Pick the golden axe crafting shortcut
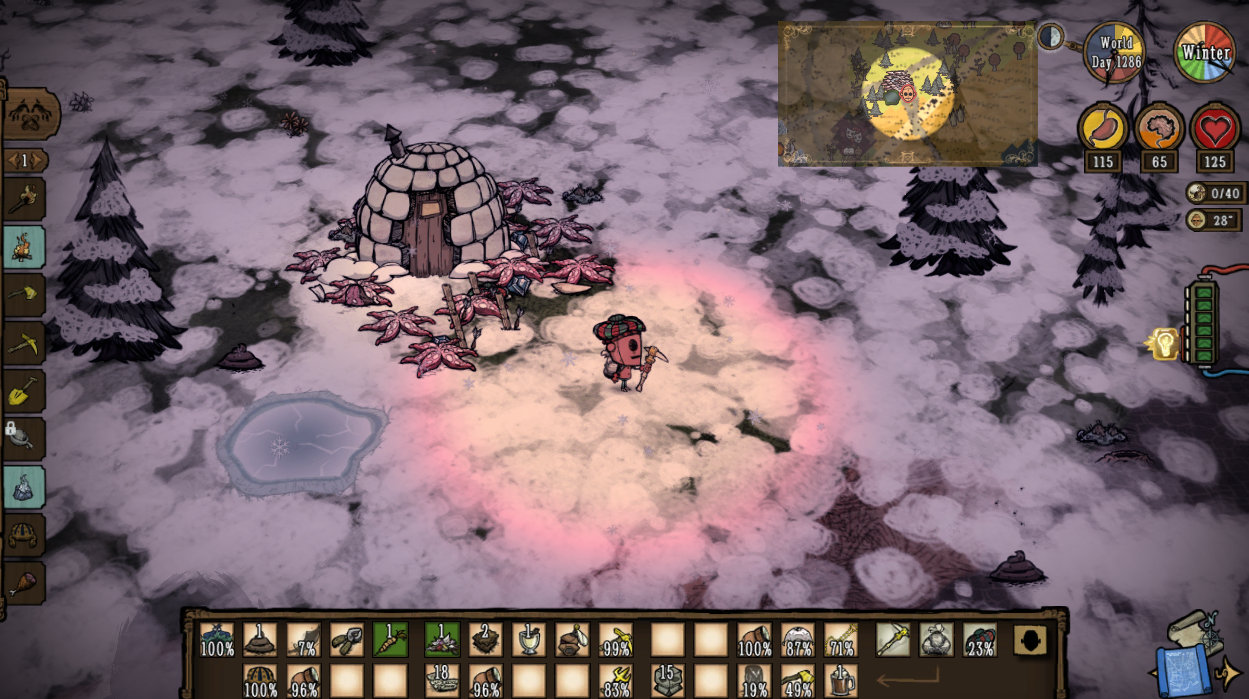The image size is (1249, 699). pos(25,295)
